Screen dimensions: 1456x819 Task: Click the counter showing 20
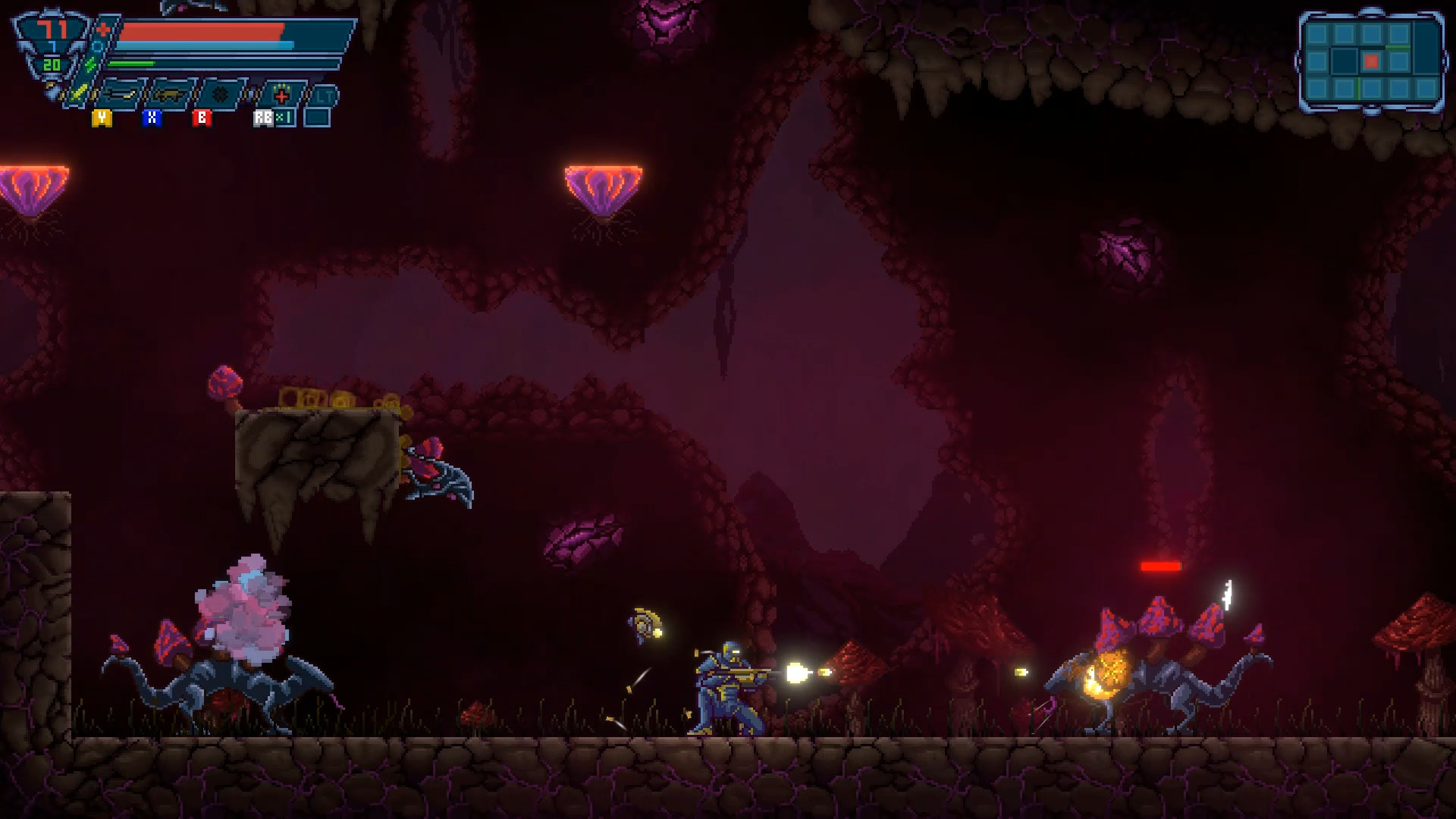(x=53, y=64)
